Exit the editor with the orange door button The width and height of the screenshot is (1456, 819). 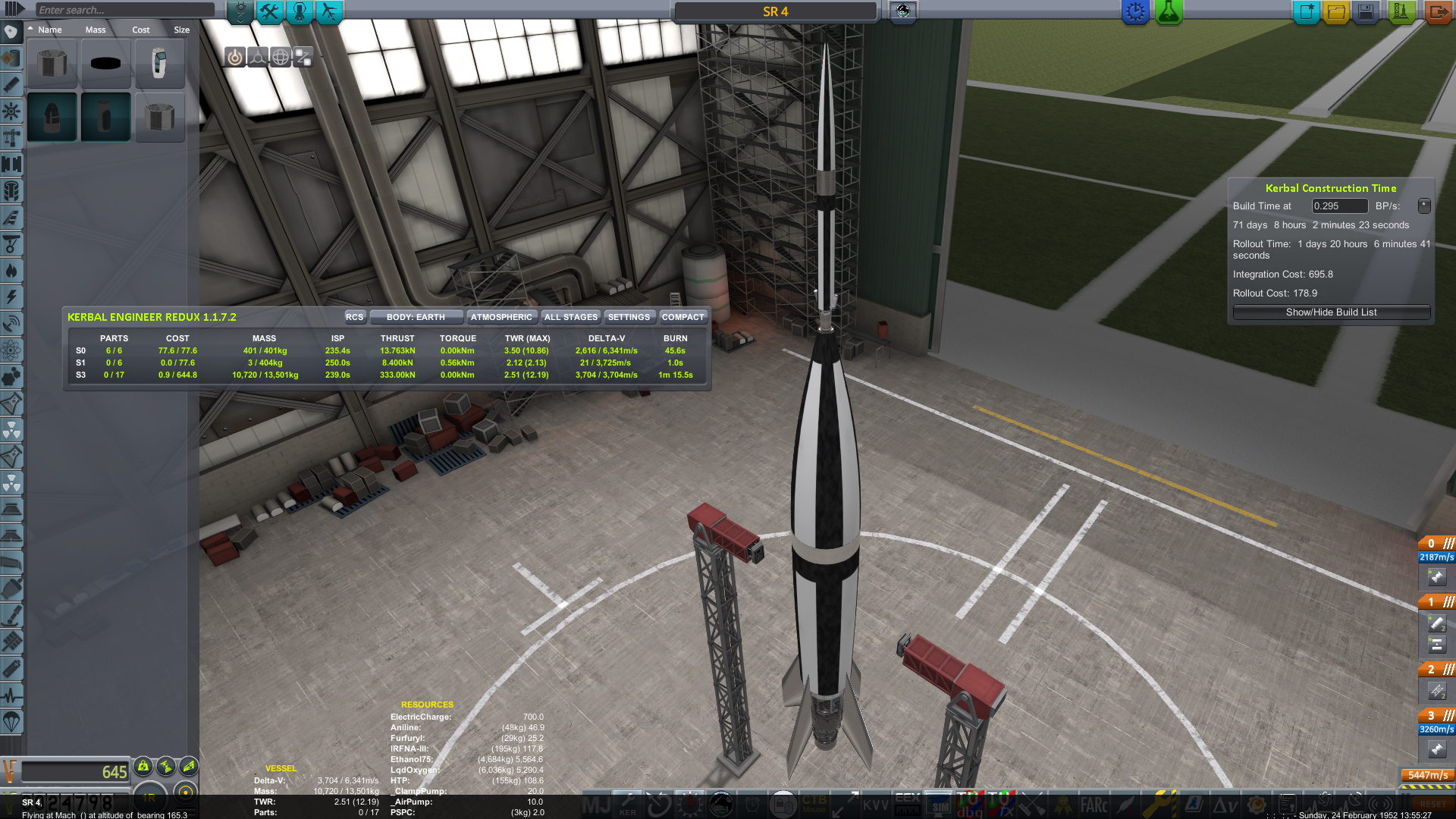1437,12
